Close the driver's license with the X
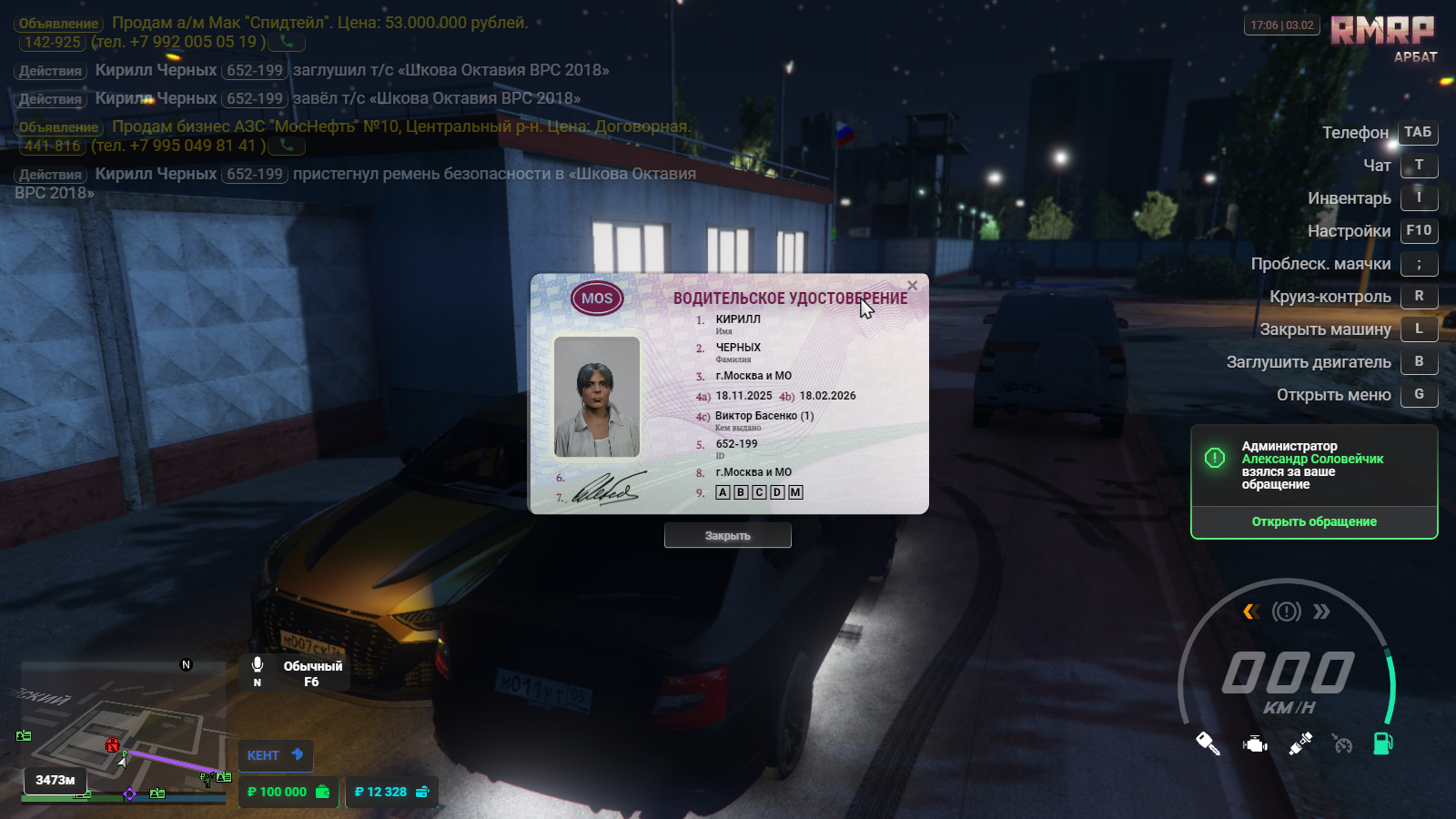Viewport: 1456px width, 819px height. pos(912,286)
